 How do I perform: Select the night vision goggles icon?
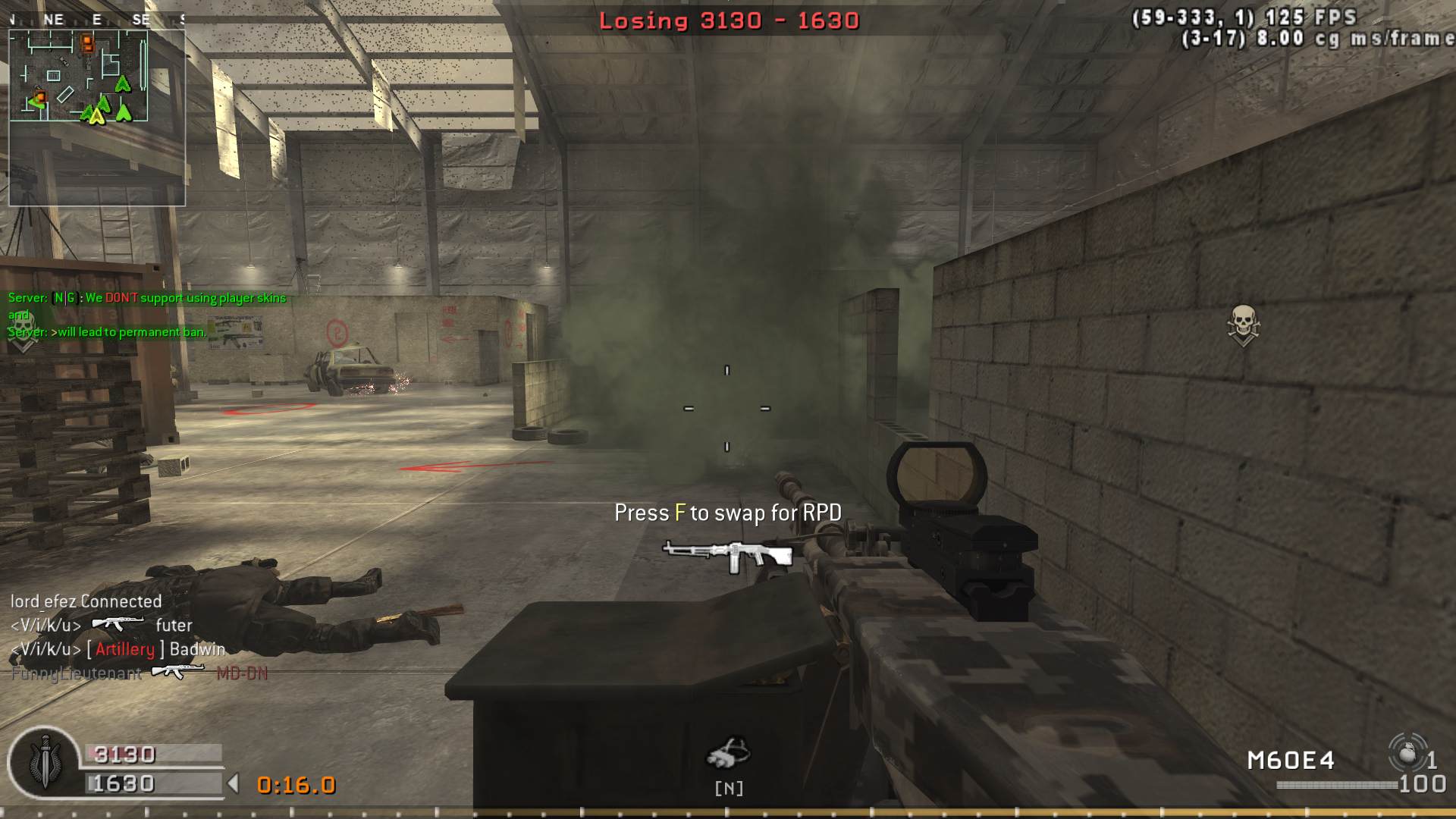click(728, 753)
